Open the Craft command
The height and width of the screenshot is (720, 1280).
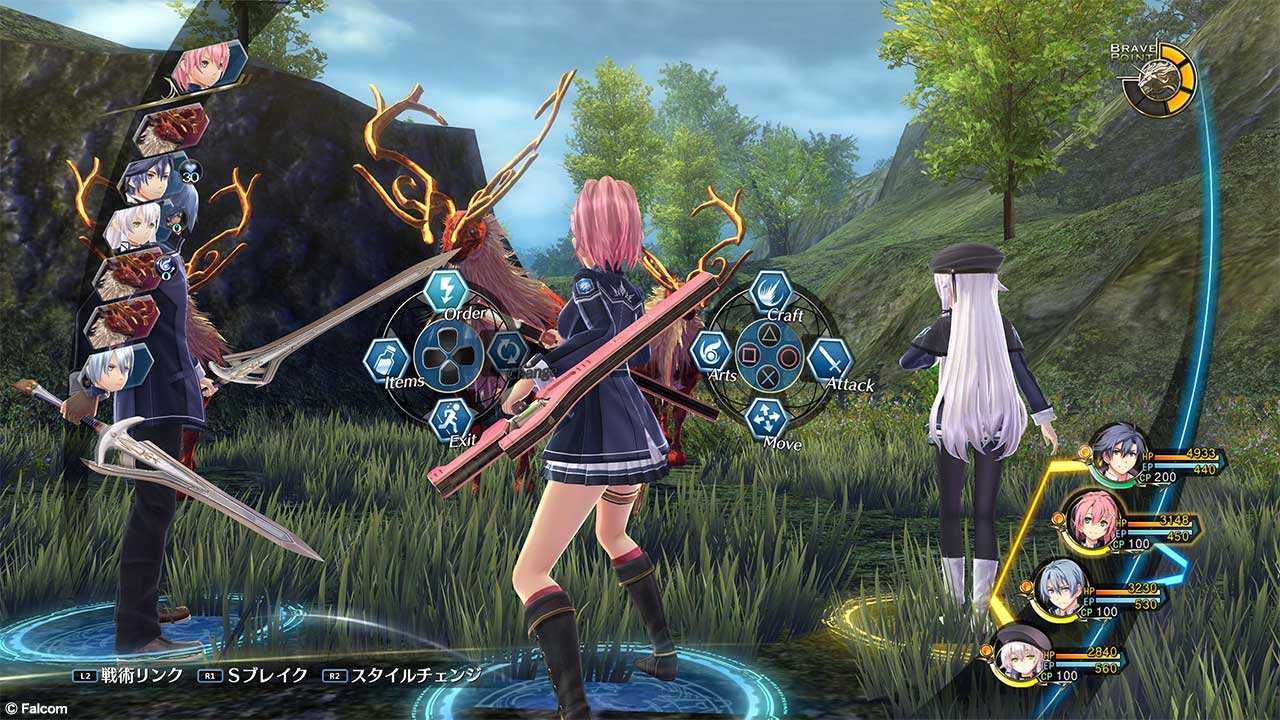(771, 293)
